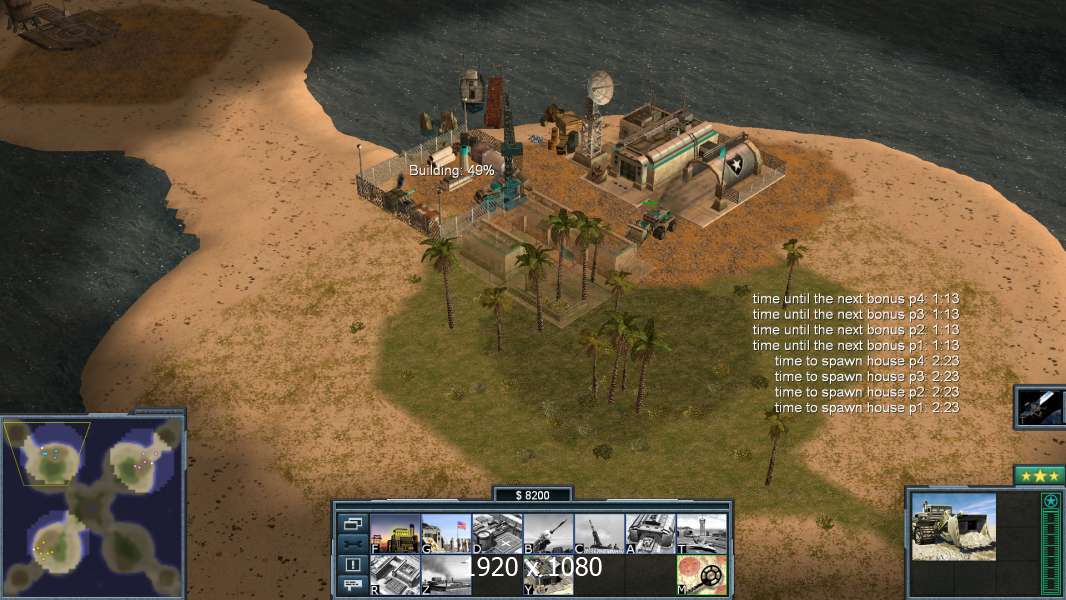Click the exclamation mark button
The image size is (1066, 600).
pos(352,564)
